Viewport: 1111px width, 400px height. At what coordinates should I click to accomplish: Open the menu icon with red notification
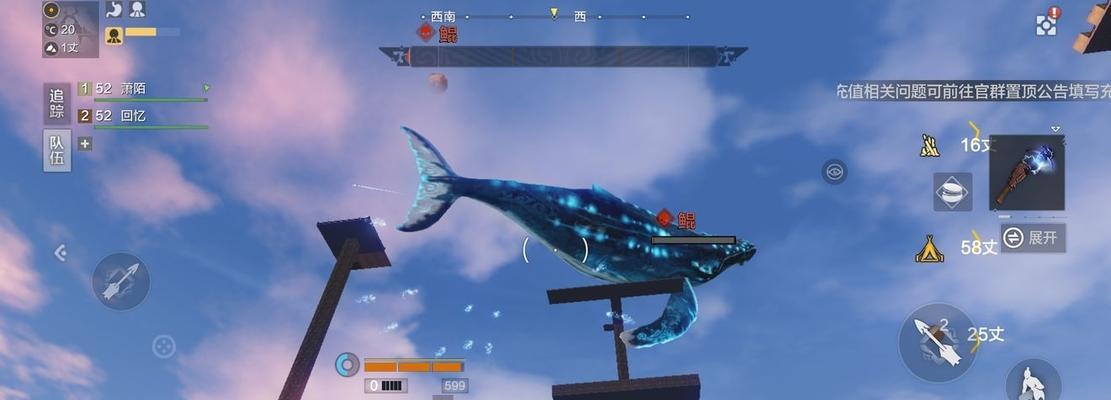1047,24
